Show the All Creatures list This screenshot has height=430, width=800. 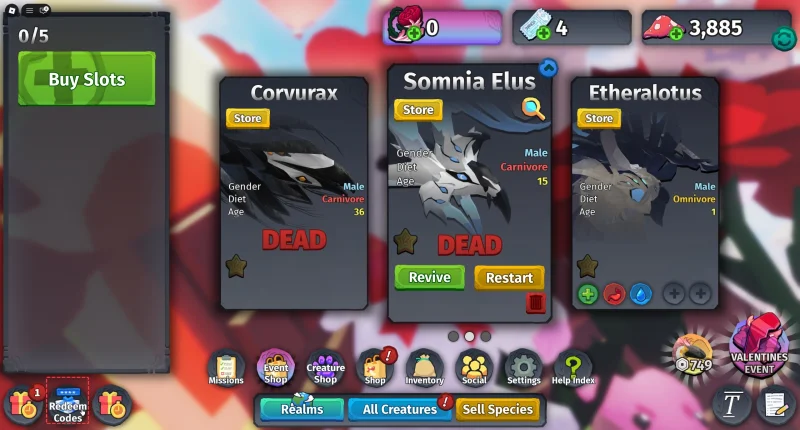(x=399, y=409)
